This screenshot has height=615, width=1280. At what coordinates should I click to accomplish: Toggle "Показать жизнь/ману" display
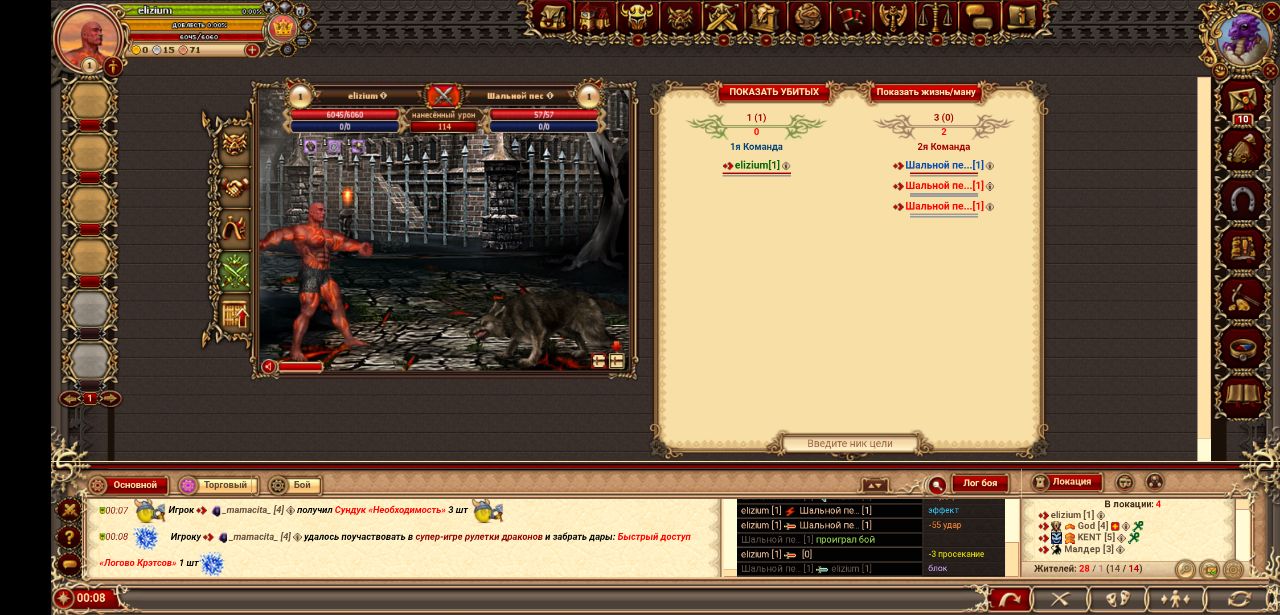(x=925, y=92)
